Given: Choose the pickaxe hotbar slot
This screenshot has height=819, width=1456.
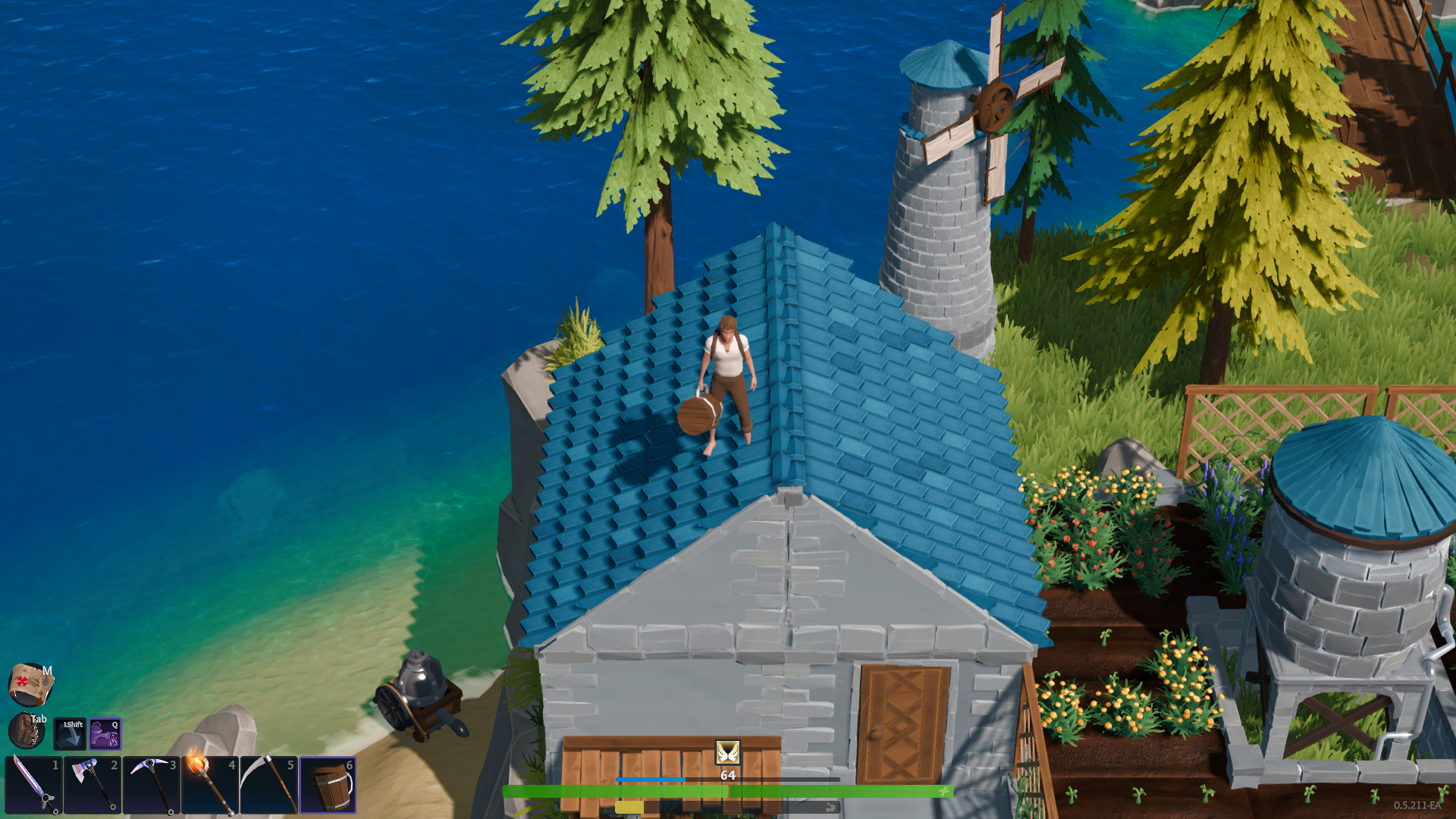Looking at the screenshot, I should tap(151, 785).
